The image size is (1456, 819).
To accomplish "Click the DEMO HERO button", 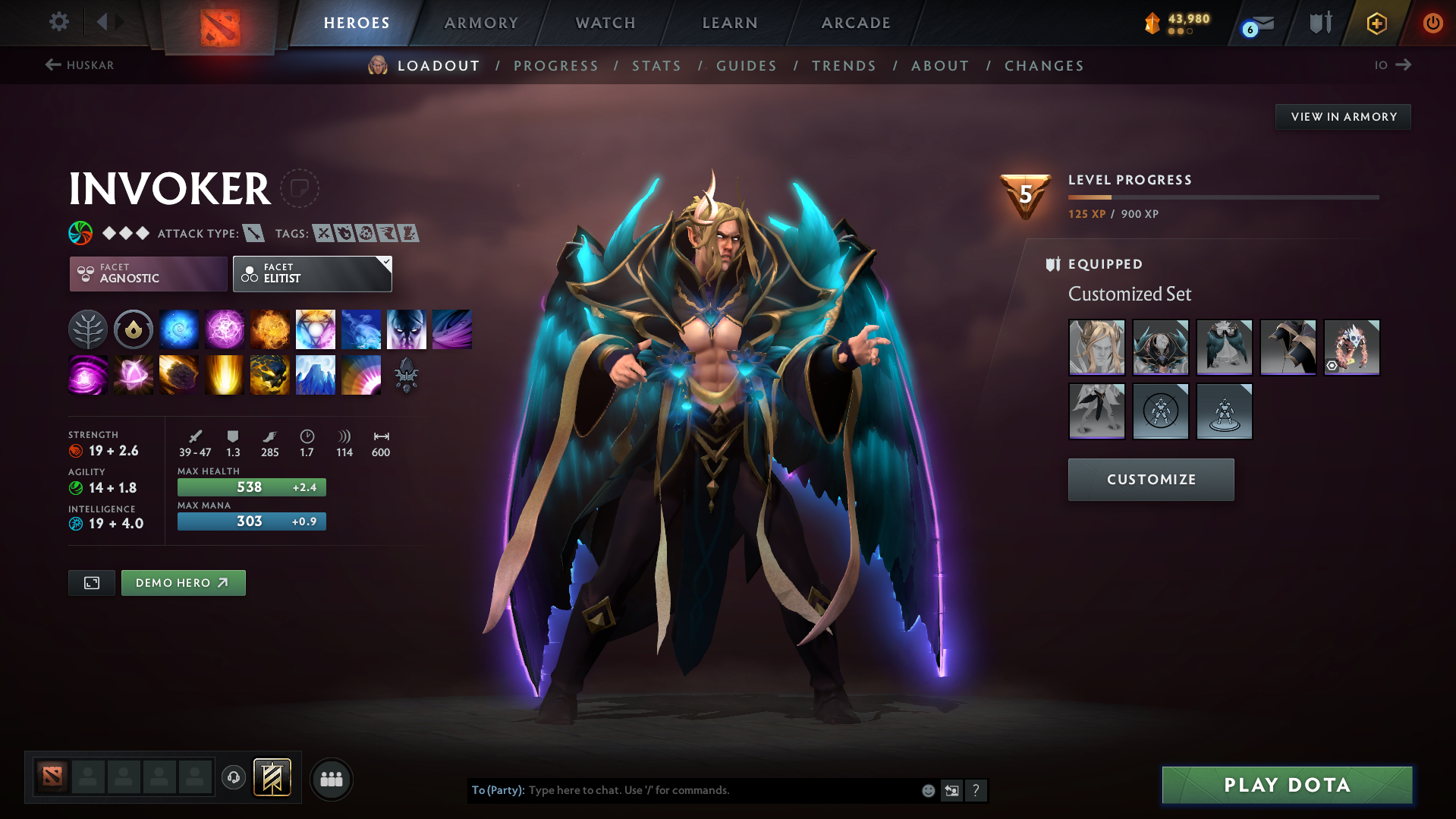I will click(183, 582).
